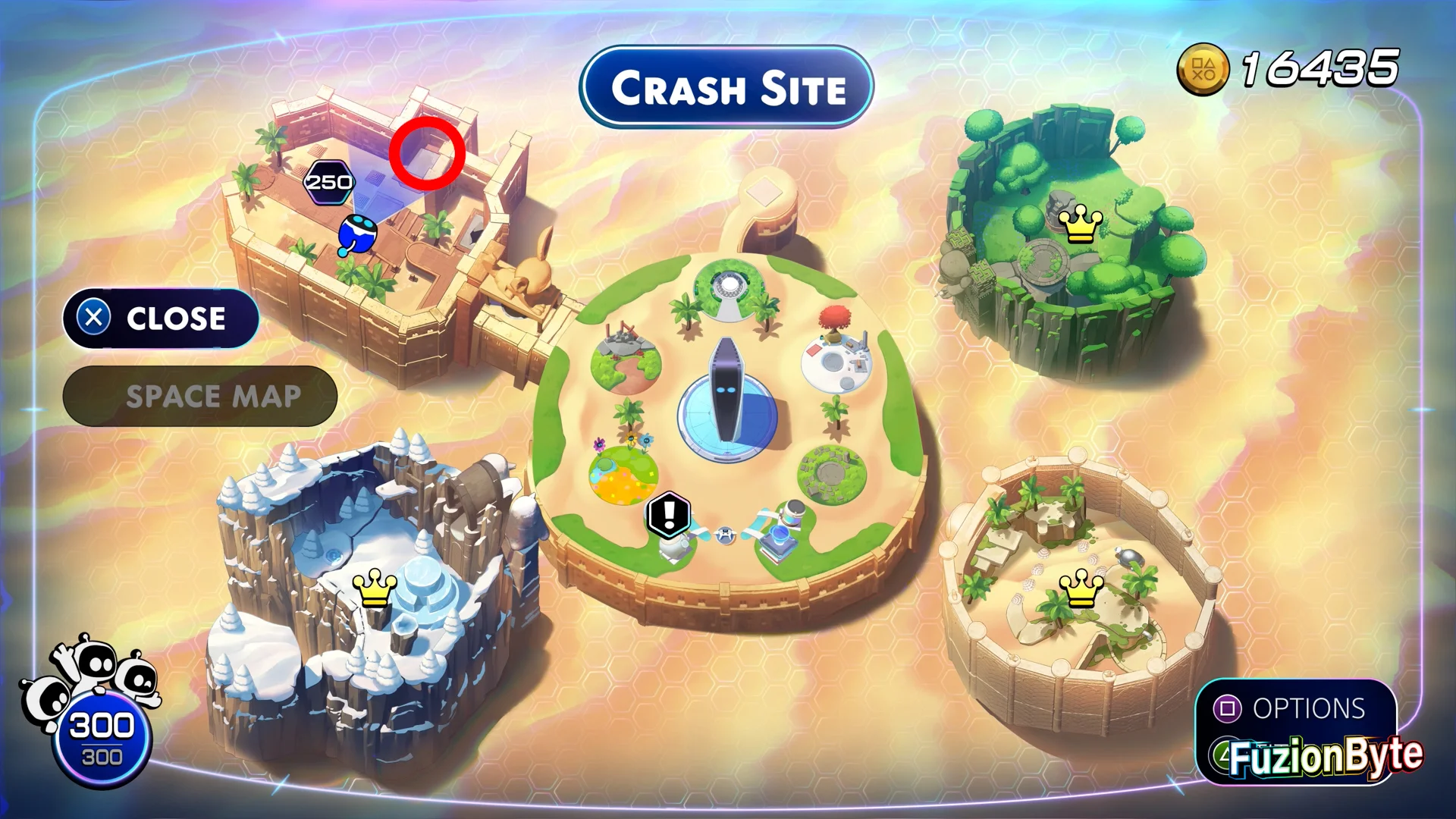Select the exclamation mark alert marker

669,514
